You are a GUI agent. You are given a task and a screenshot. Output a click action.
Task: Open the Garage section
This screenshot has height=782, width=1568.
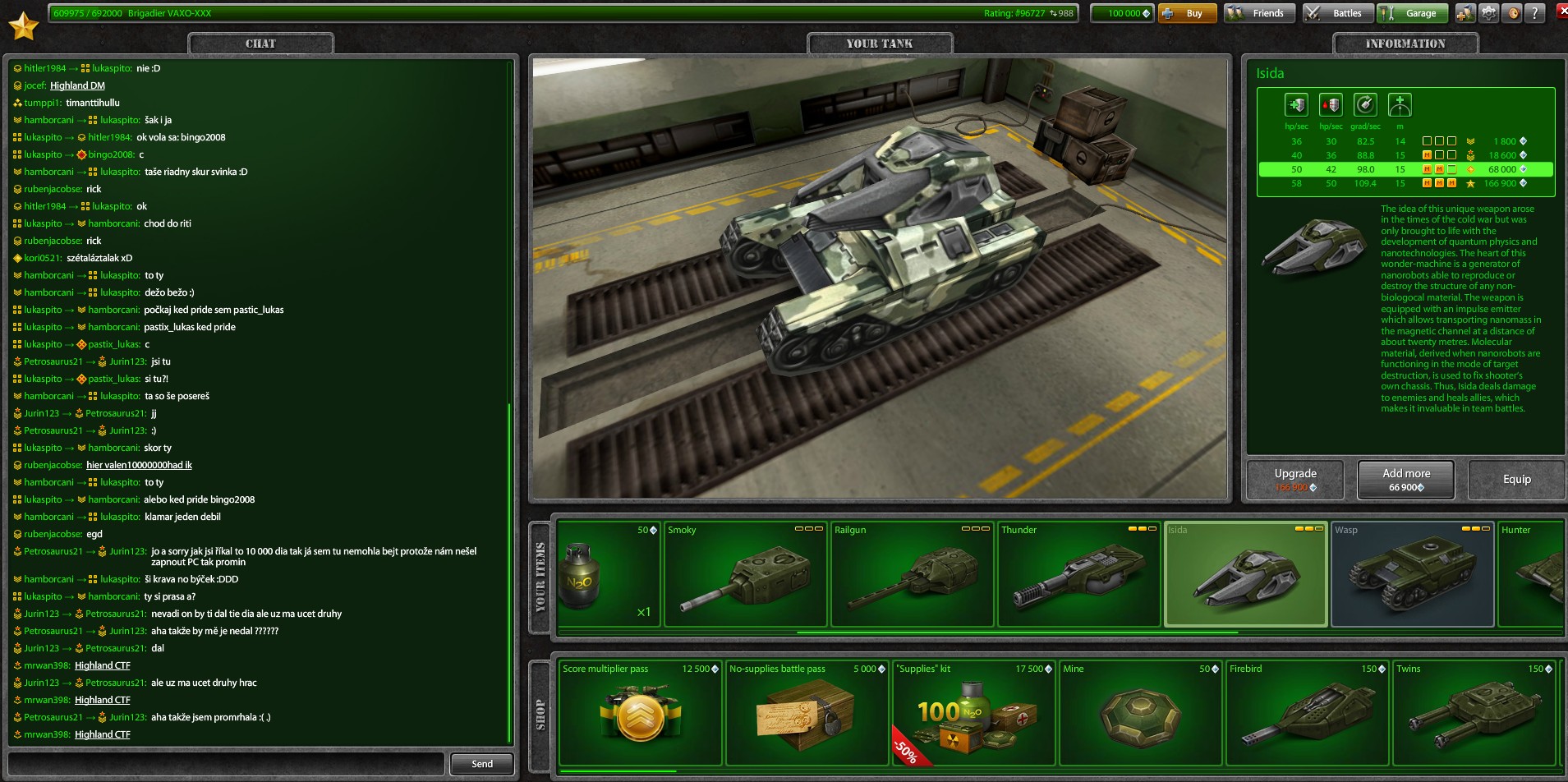pyautogui.click(x=1412, y=13)
